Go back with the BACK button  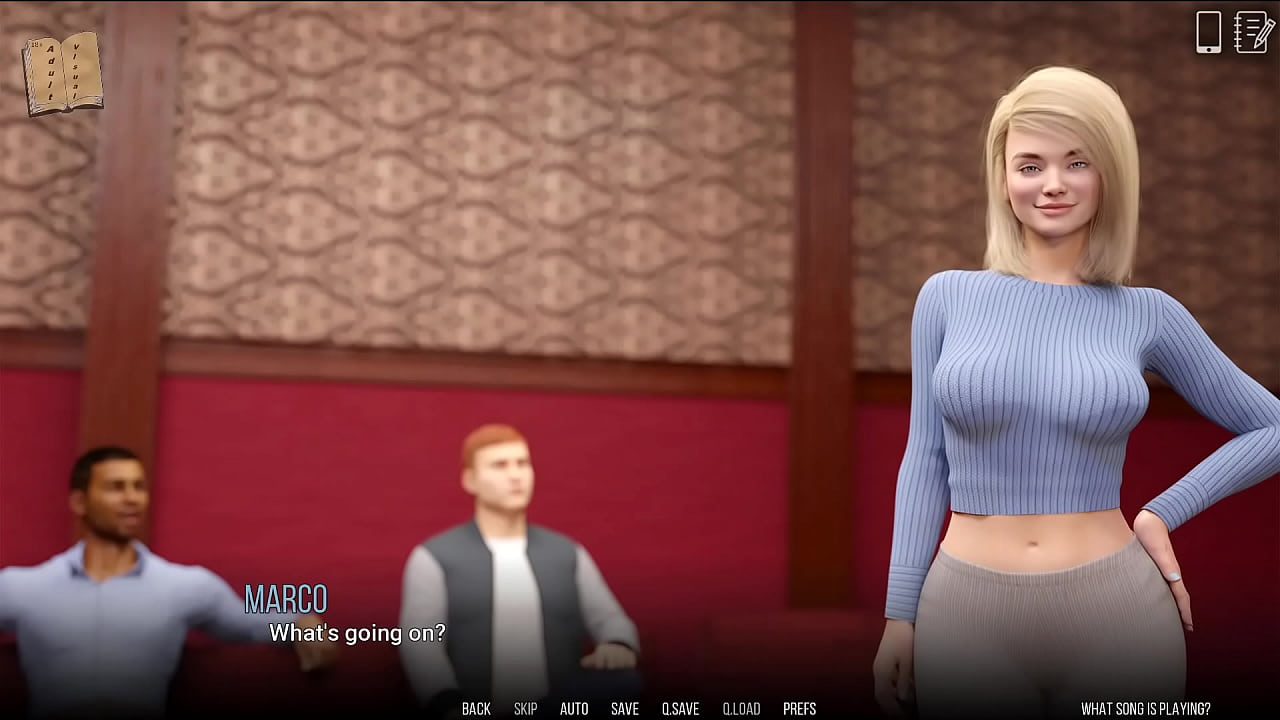[x=476, y=709]
